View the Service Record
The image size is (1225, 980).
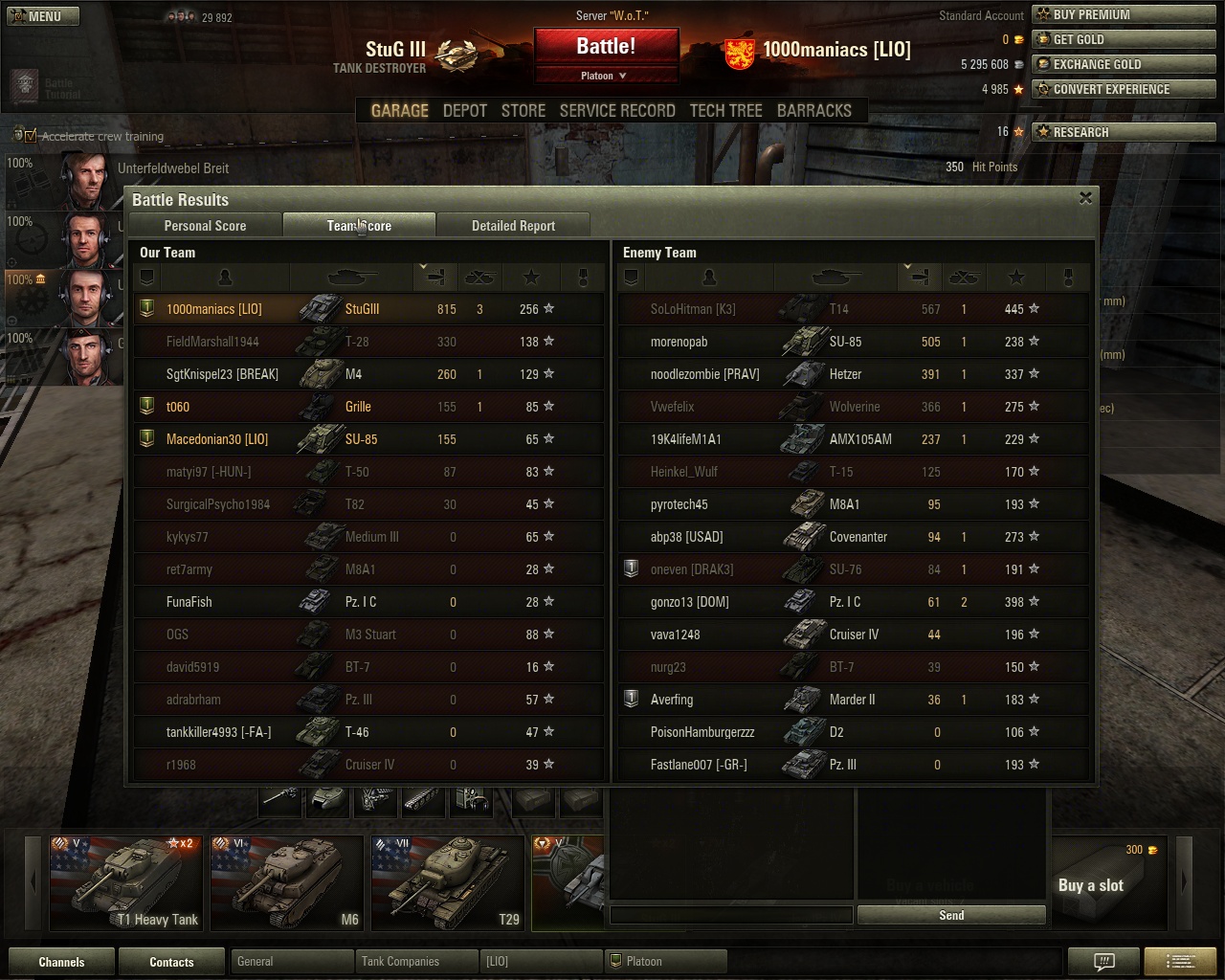point(617,111)
